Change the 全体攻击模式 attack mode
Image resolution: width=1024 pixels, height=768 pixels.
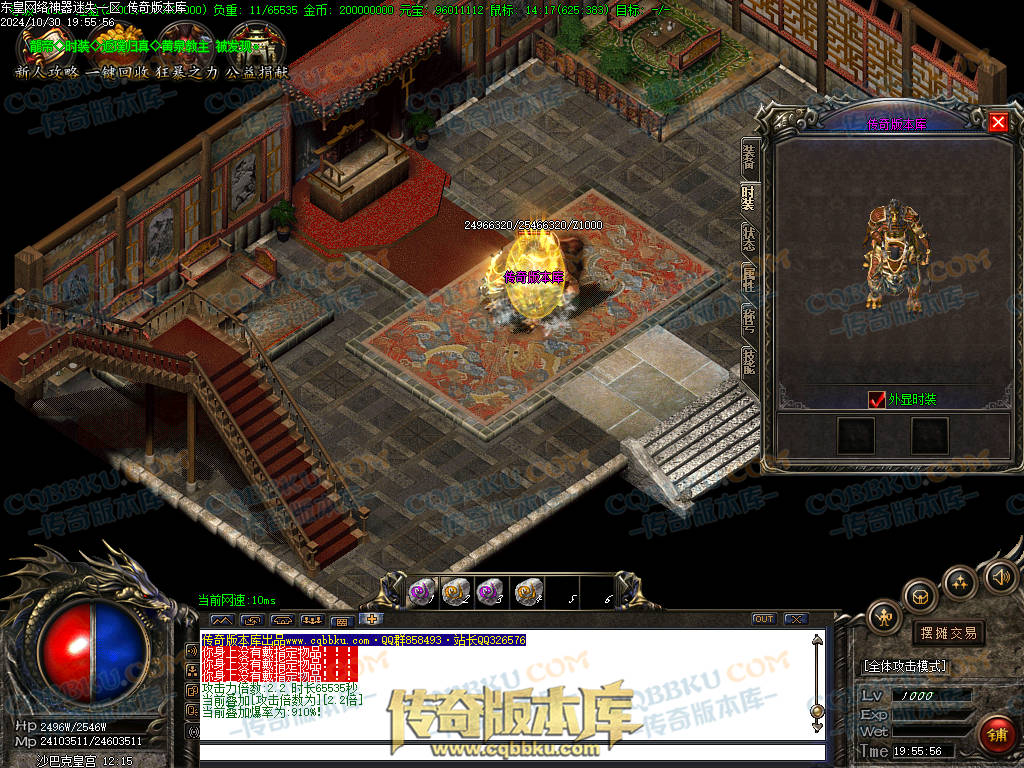(x=904, y=665)
